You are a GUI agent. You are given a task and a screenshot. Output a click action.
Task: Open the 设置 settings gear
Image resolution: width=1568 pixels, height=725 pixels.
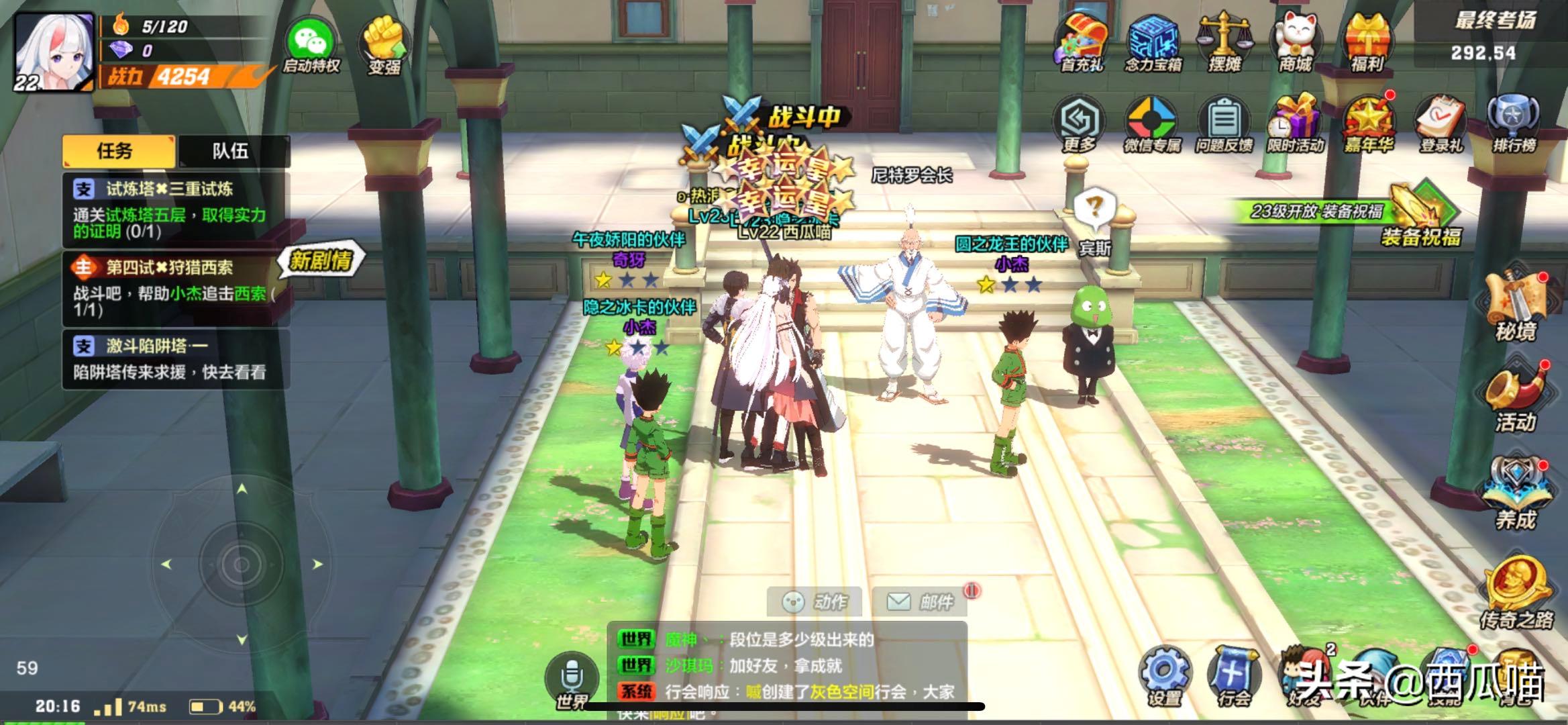coord(1164,675)
